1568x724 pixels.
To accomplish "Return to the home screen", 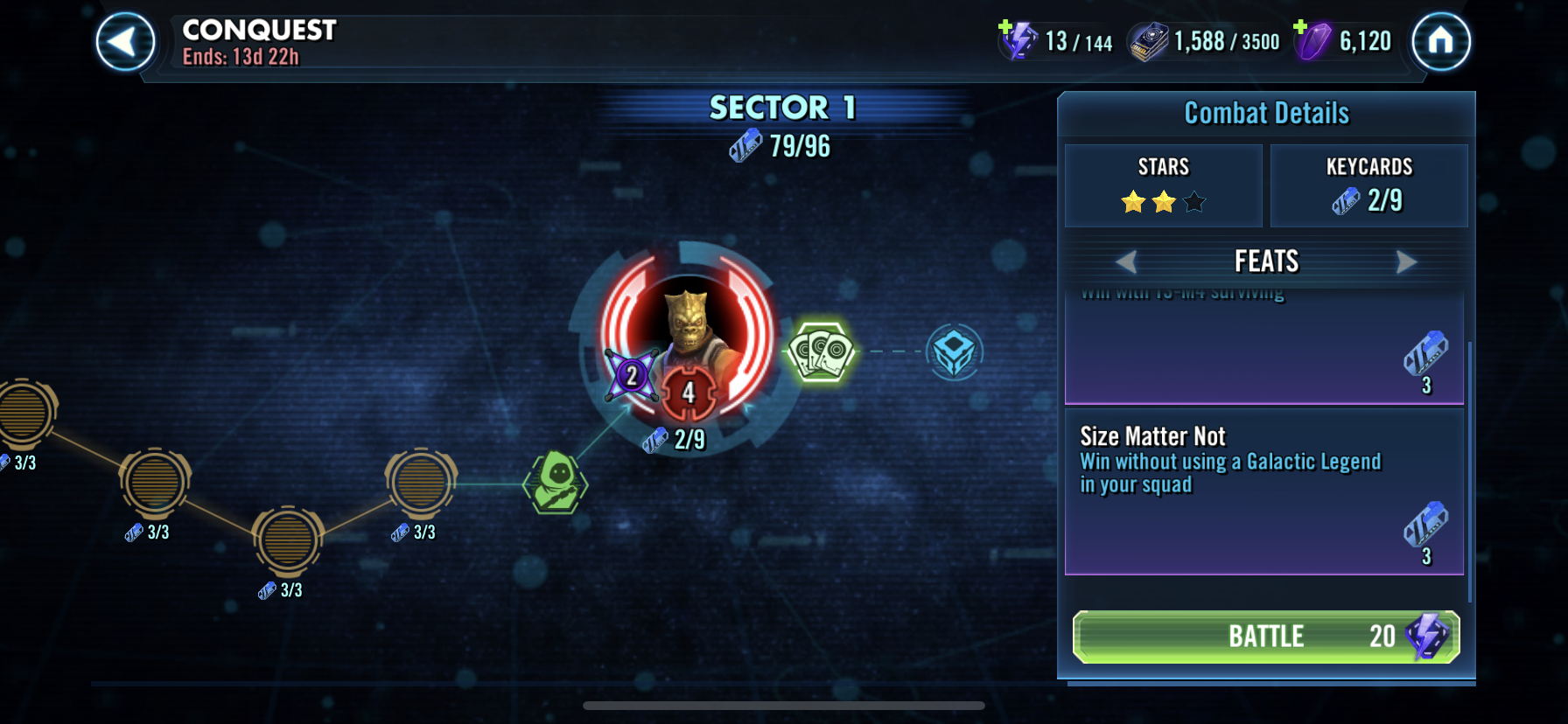I will [x=1440, y=42].
